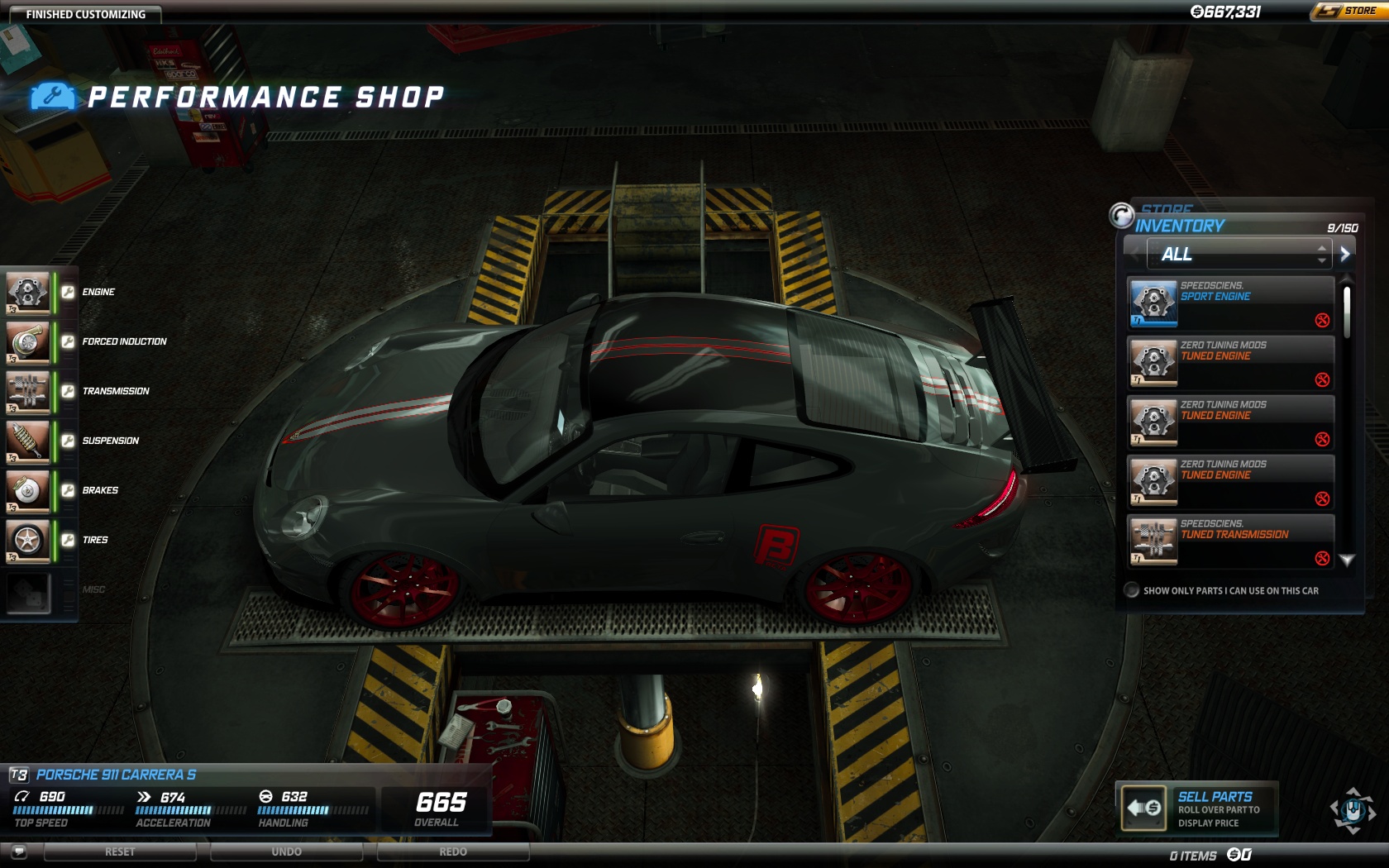Image resolution: width=1389 pixels, height=868 pixels.
Task: Select the Engine part slot
Action: [x=28, y=292]
